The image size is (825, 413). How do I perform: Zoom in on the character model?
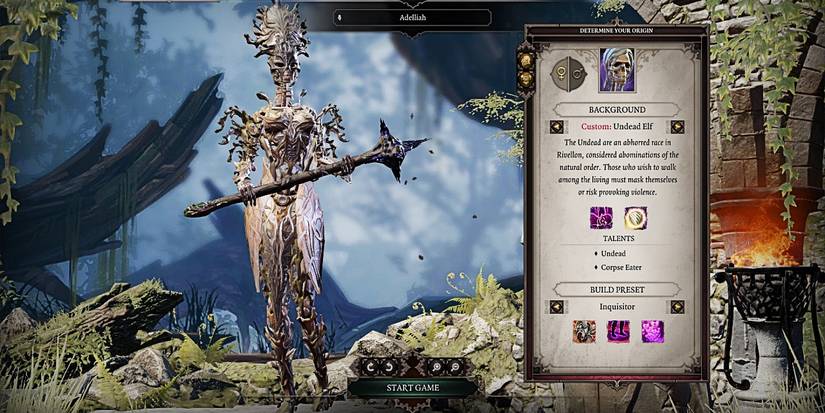[x=437, y=366]
